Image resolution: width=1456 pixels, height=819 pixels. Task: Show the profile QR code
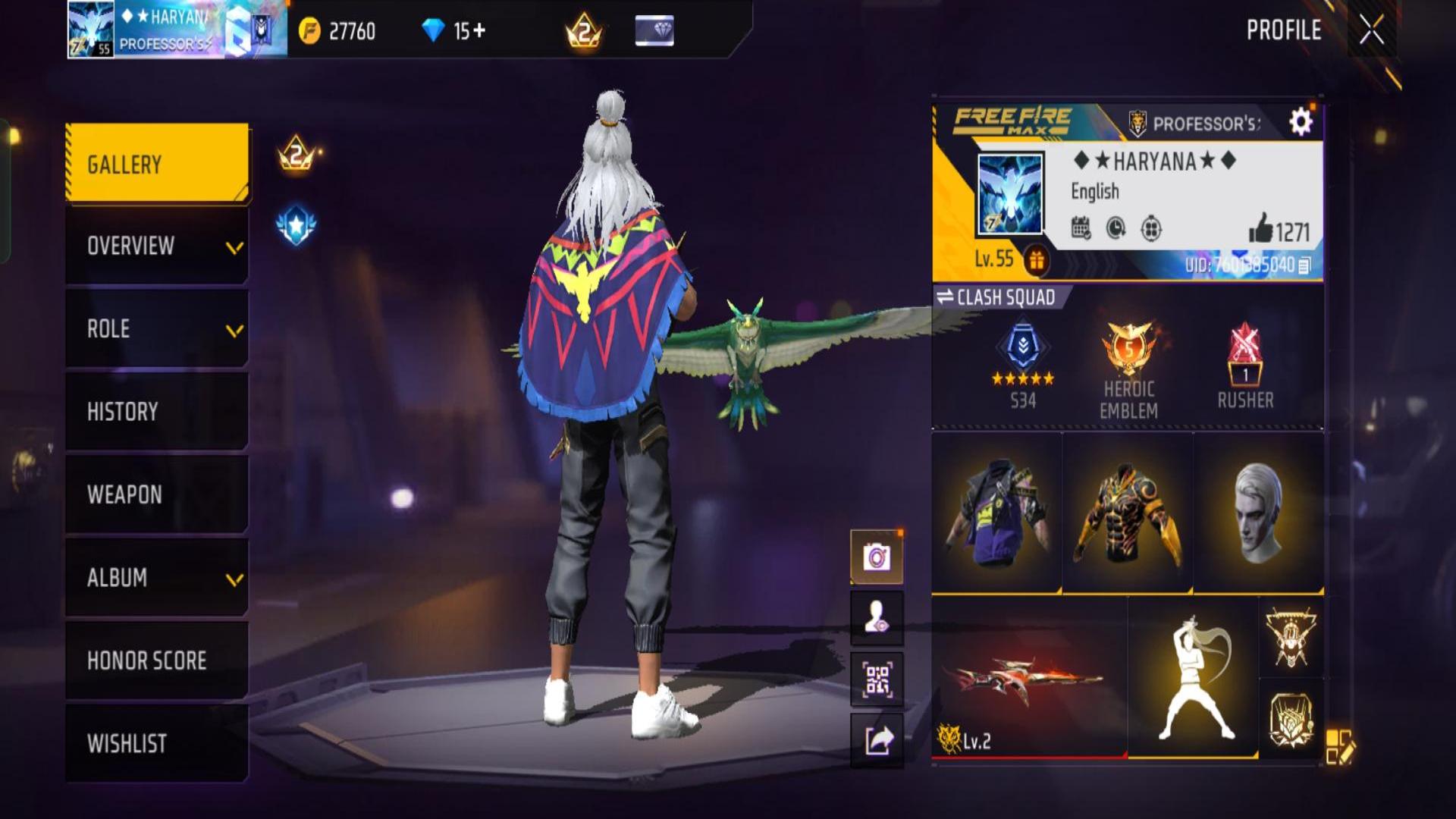point(877,679)
